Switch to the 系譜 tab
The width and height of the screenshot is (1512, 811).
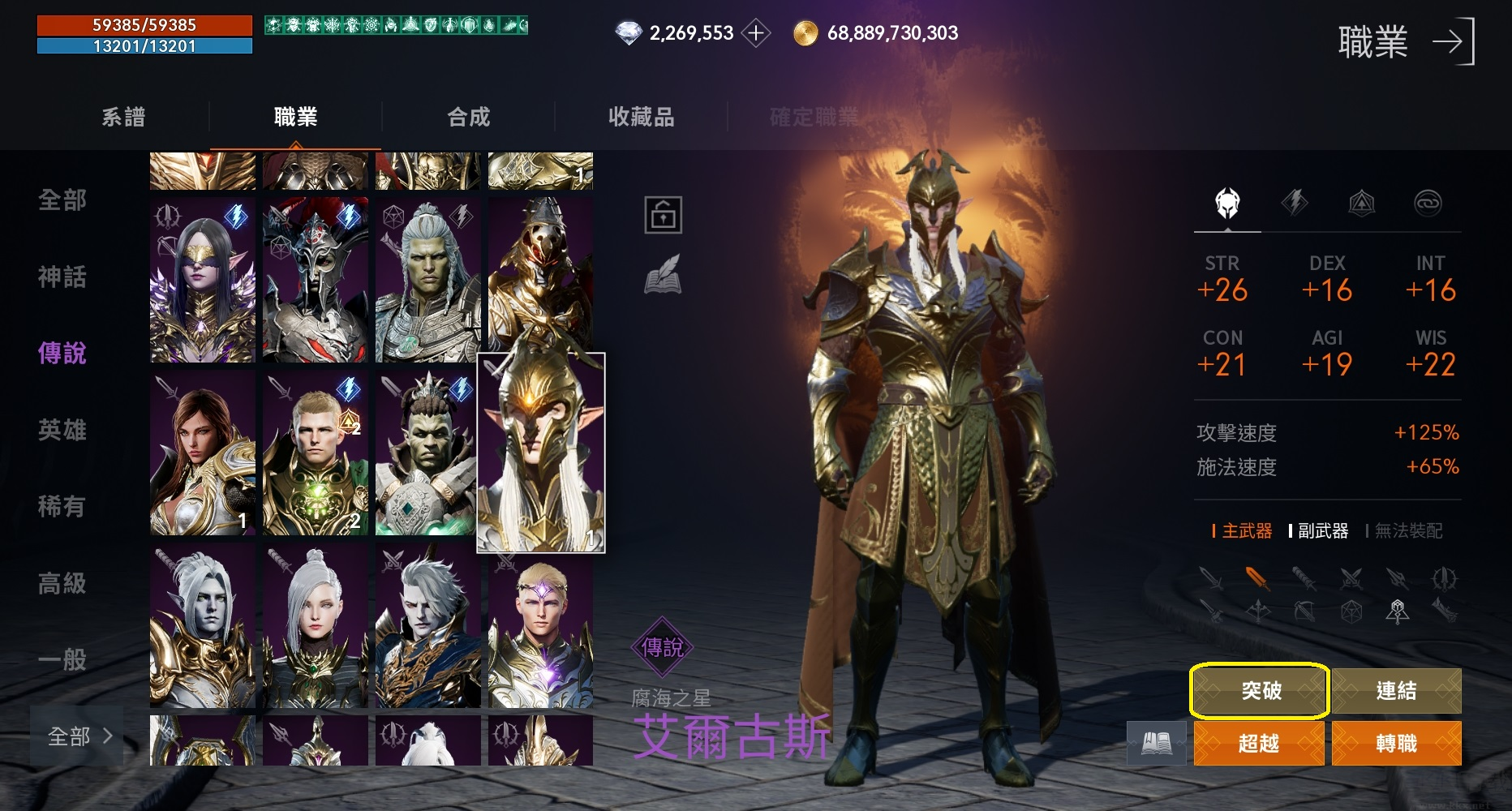pyautogui.click(x=123, y=117)
